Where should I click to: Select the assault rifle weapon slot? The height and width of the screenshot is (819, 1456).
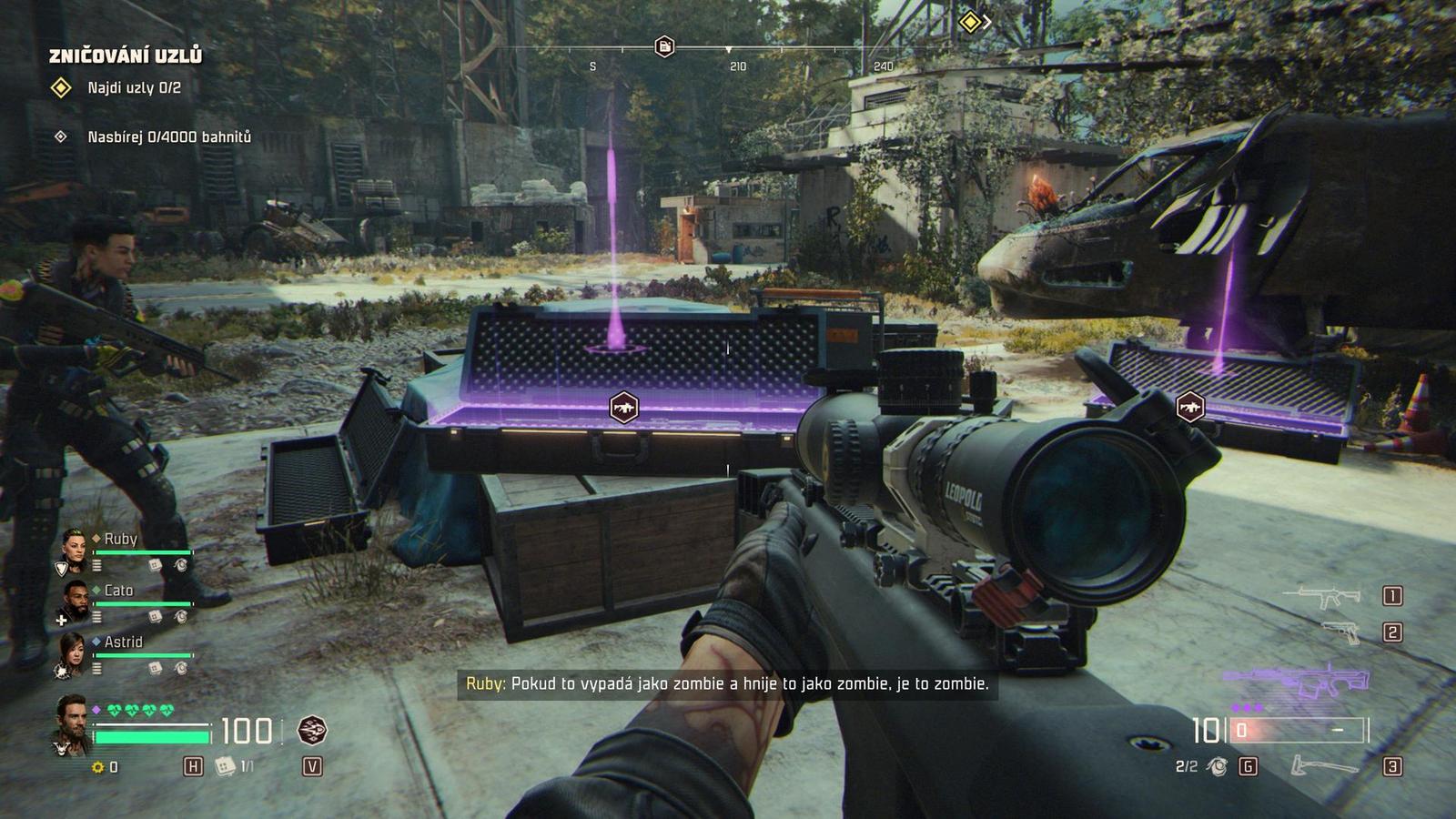[x=1321, y=596]
